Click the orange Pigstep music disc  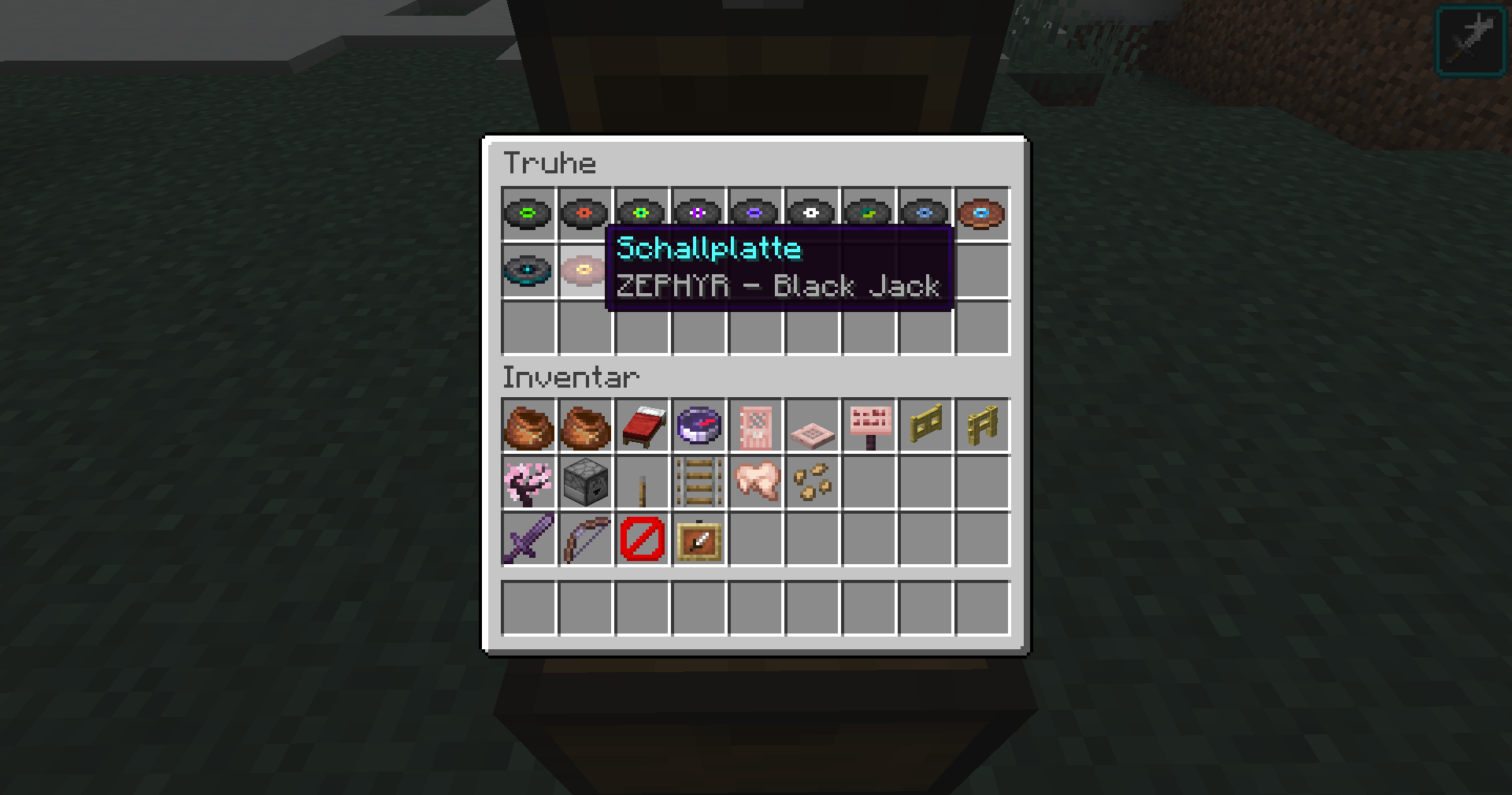(x=981, y=211)
